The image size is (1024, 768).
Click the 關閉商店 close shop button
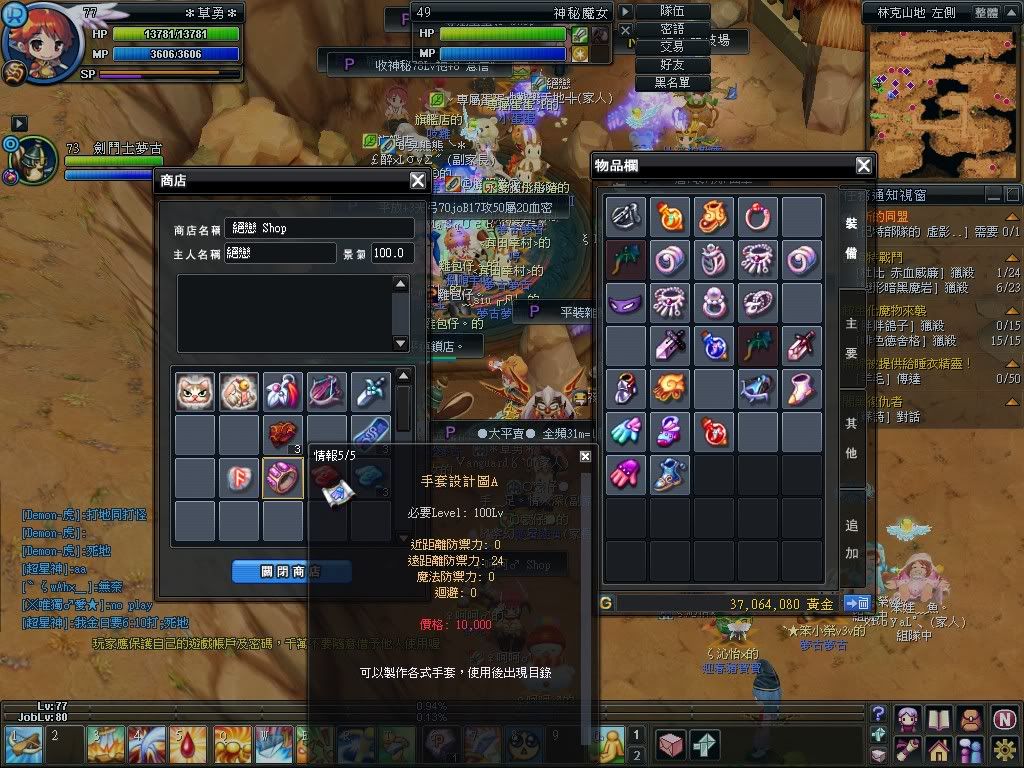pyautogui.click(x=291, y=571)
